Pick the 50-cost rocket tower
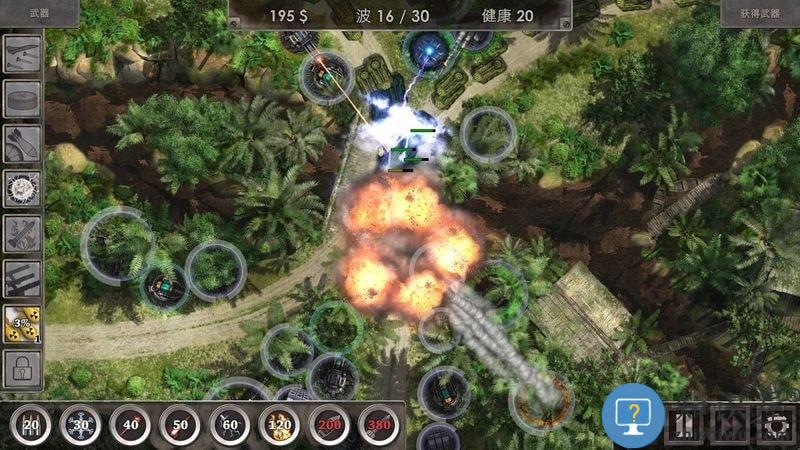 (180, 425)
